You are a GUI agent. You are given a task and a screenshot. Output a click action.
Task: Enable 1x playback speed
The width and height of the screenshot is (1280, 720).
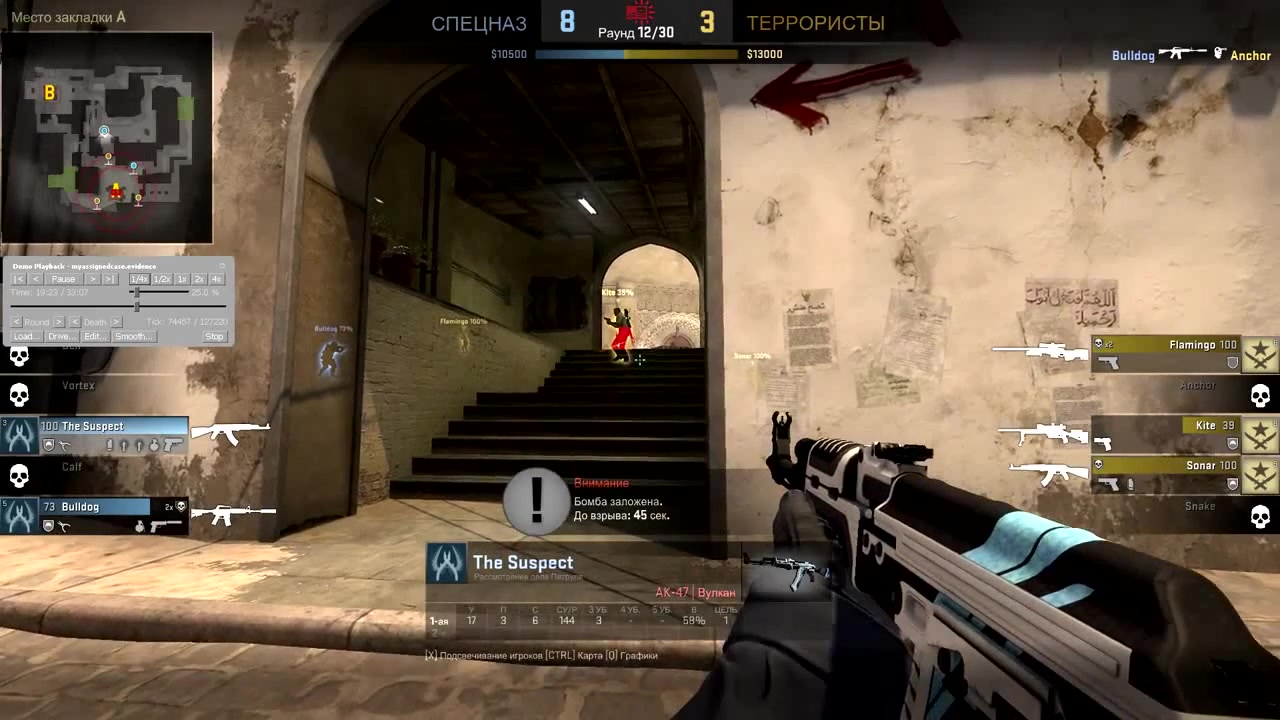point(183,279)
